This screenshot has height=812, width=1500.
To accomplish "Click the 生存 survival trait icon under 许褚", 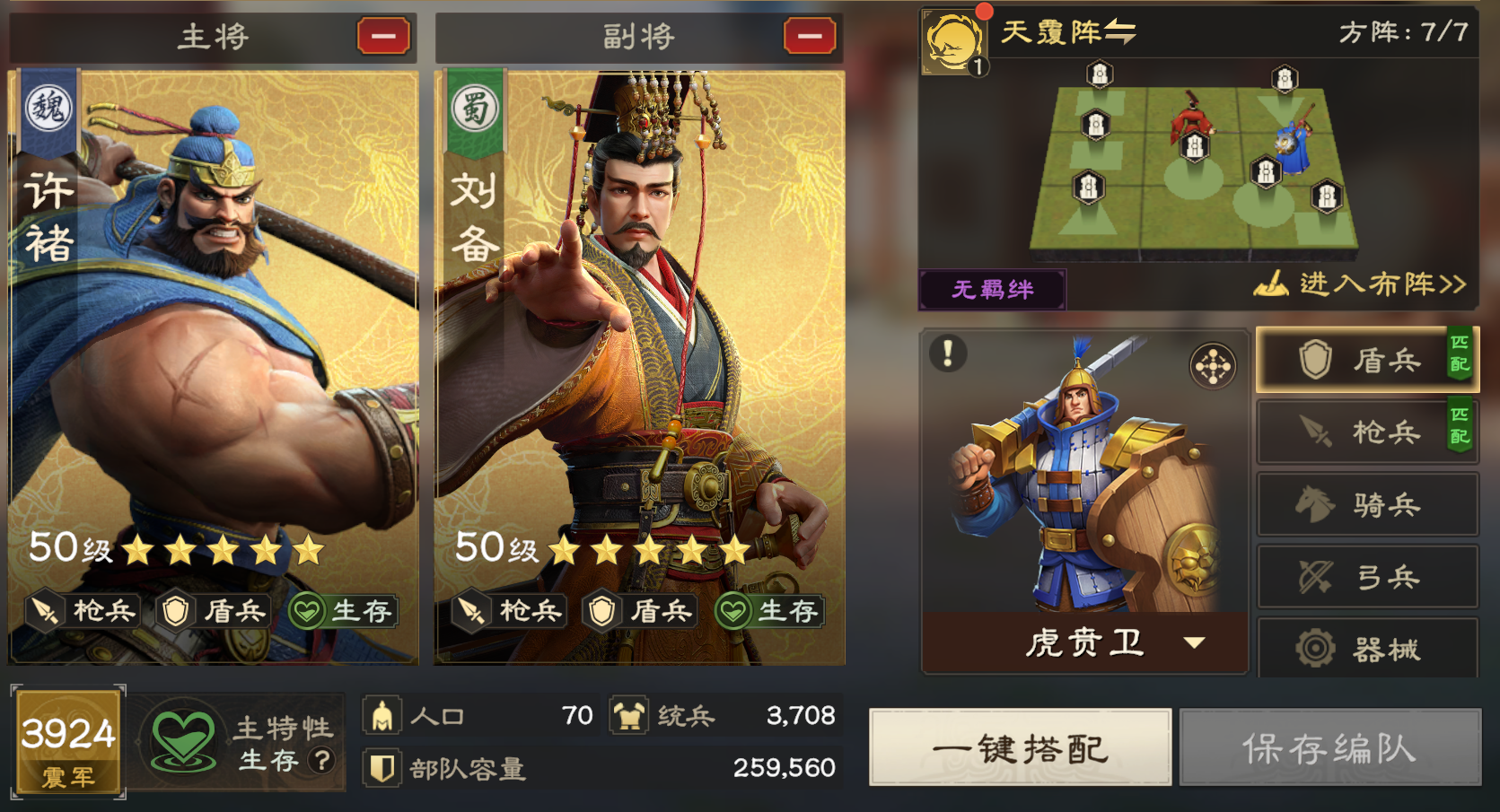I will (309, 611).
